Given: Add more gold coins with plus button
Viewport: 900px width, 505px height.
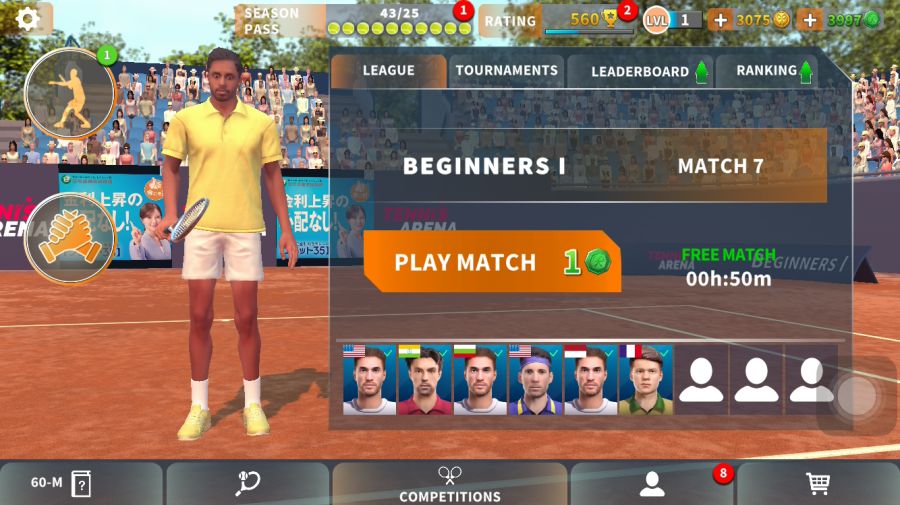Looking at the screenshot, I should pos(720,20).
